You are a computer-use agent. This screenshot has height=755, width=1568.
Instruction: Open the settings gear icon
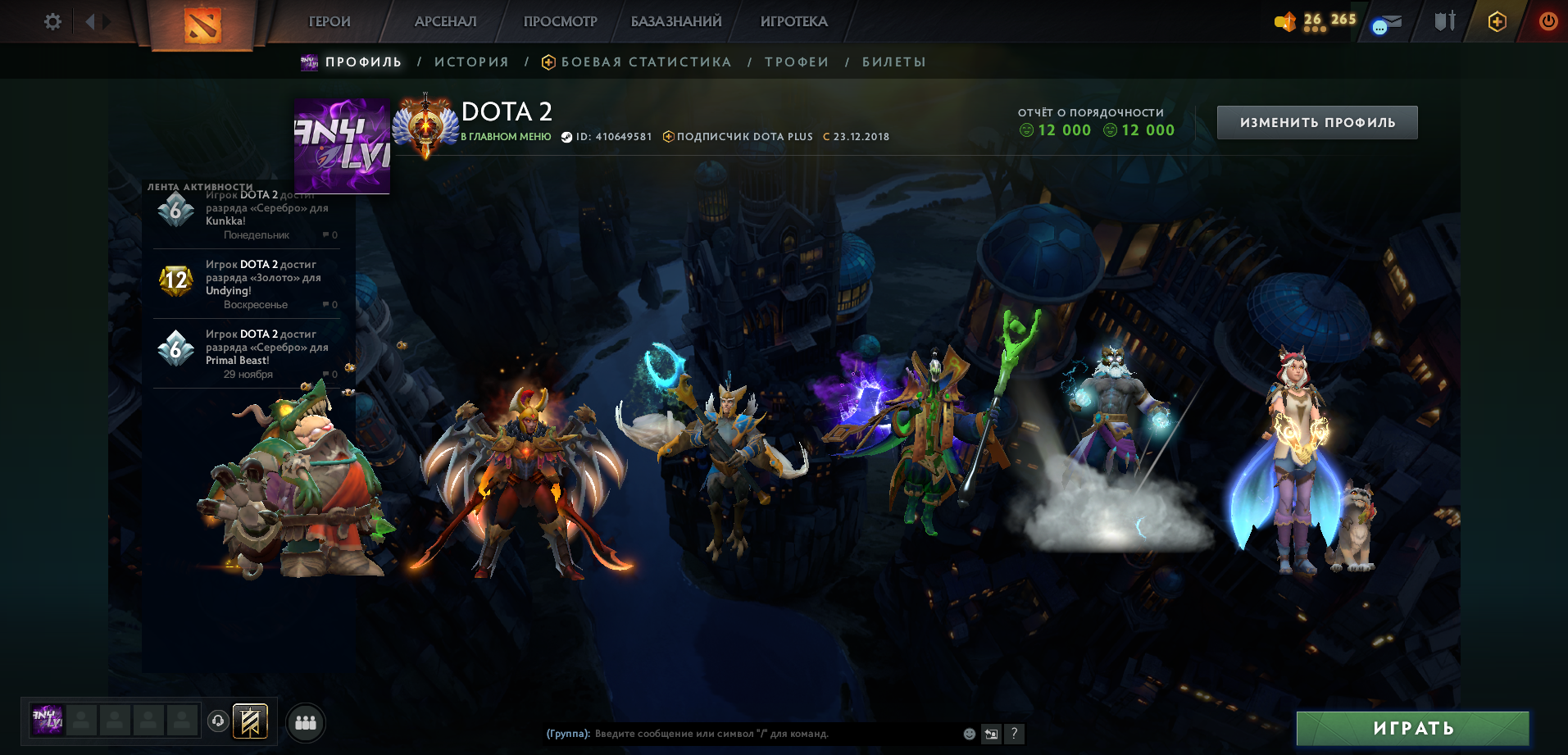pos(52,22)
